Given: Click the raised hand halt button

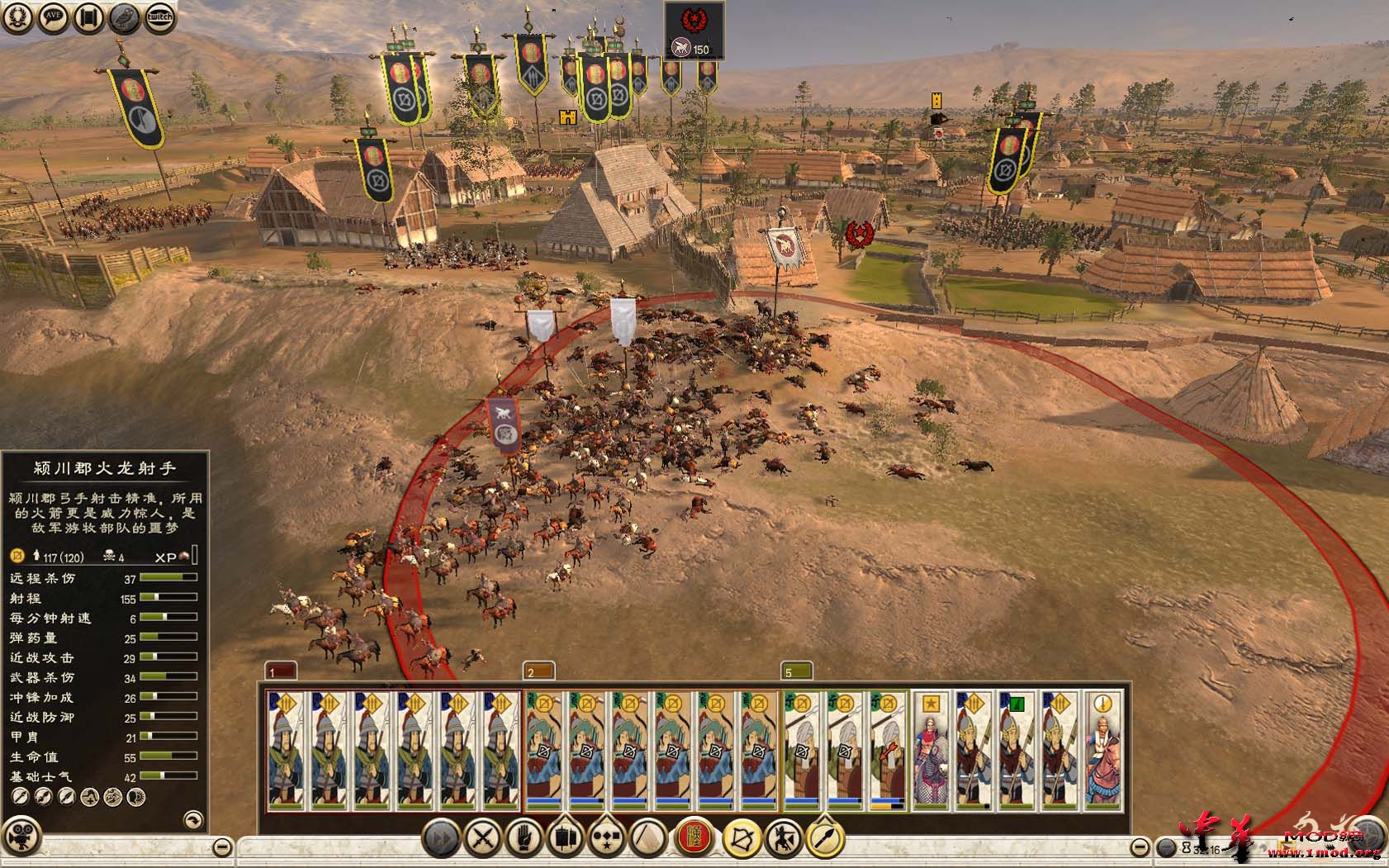Looking at the screenshot, I should pyautogui.click(x=524, y=838).
